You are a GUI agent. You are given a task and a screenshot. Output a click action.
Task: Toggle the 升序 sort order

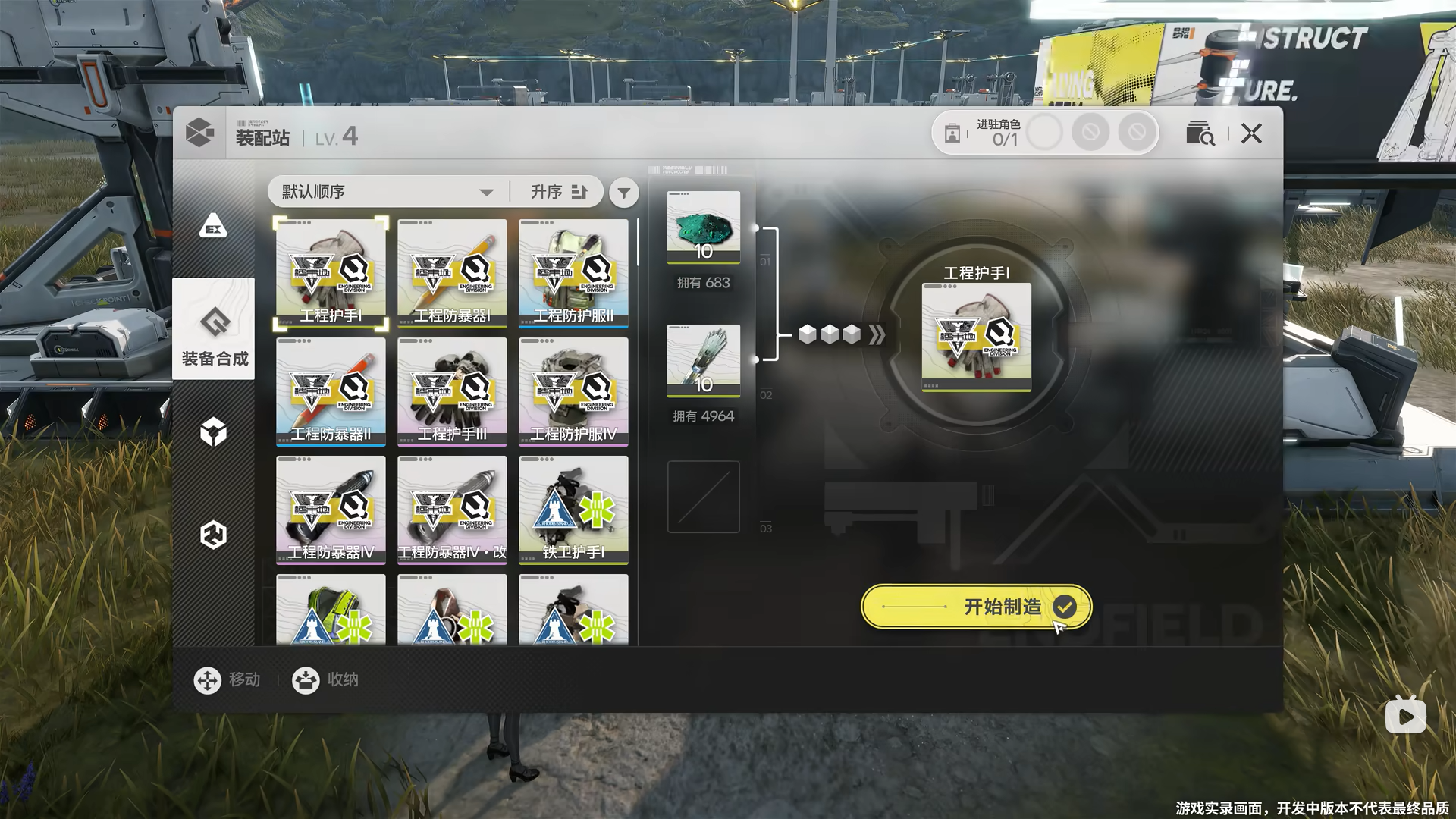559,192
